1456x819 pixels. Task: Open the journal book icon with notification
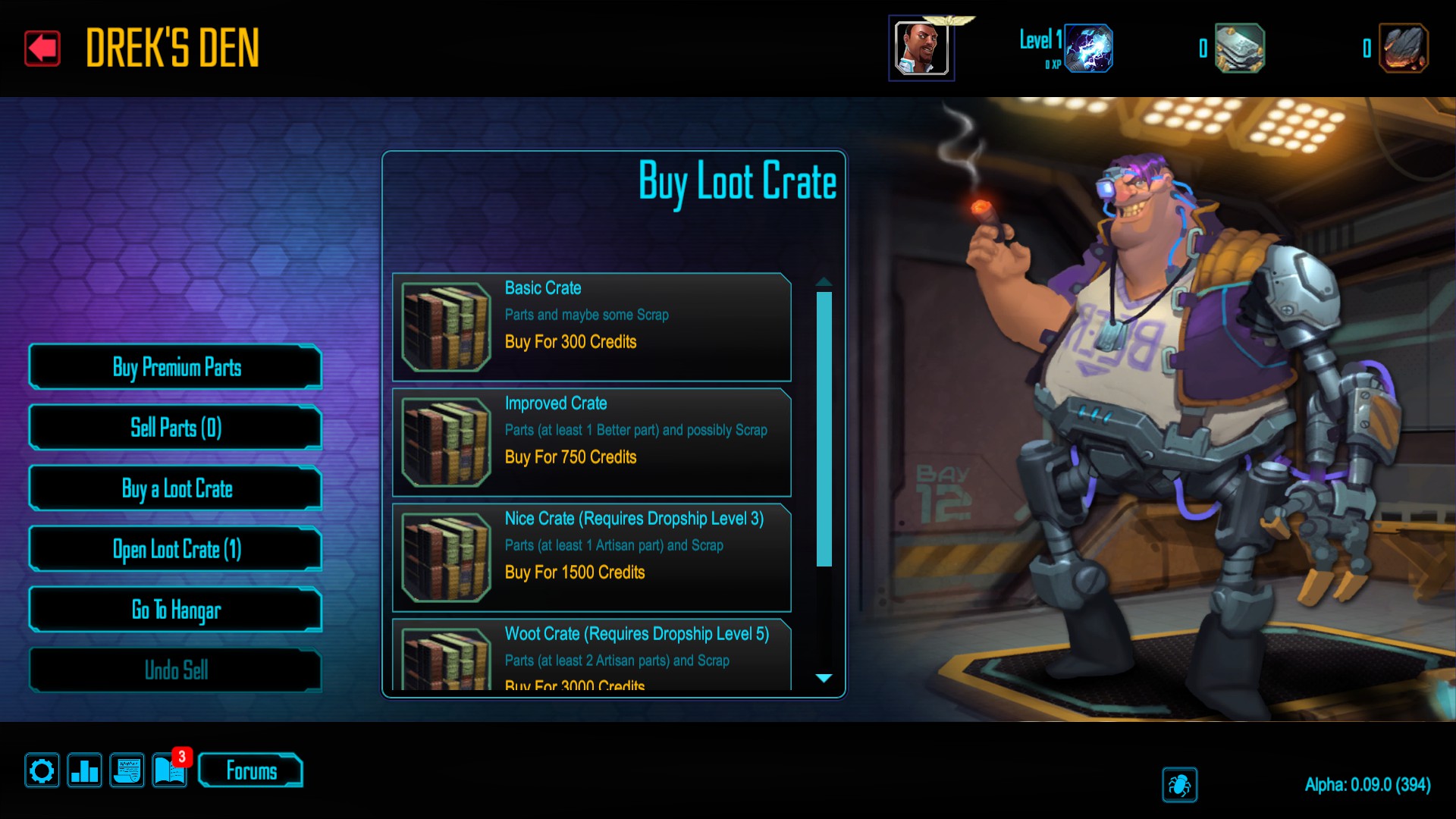[170, 771]
